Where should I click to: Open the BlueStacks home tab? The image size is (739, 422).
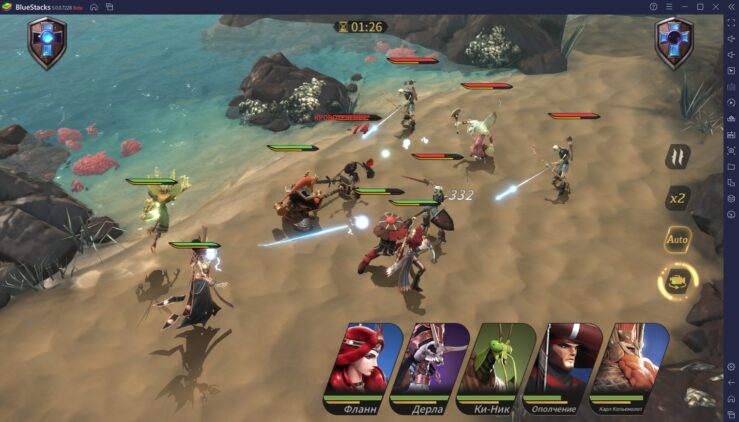pos(94,6)
